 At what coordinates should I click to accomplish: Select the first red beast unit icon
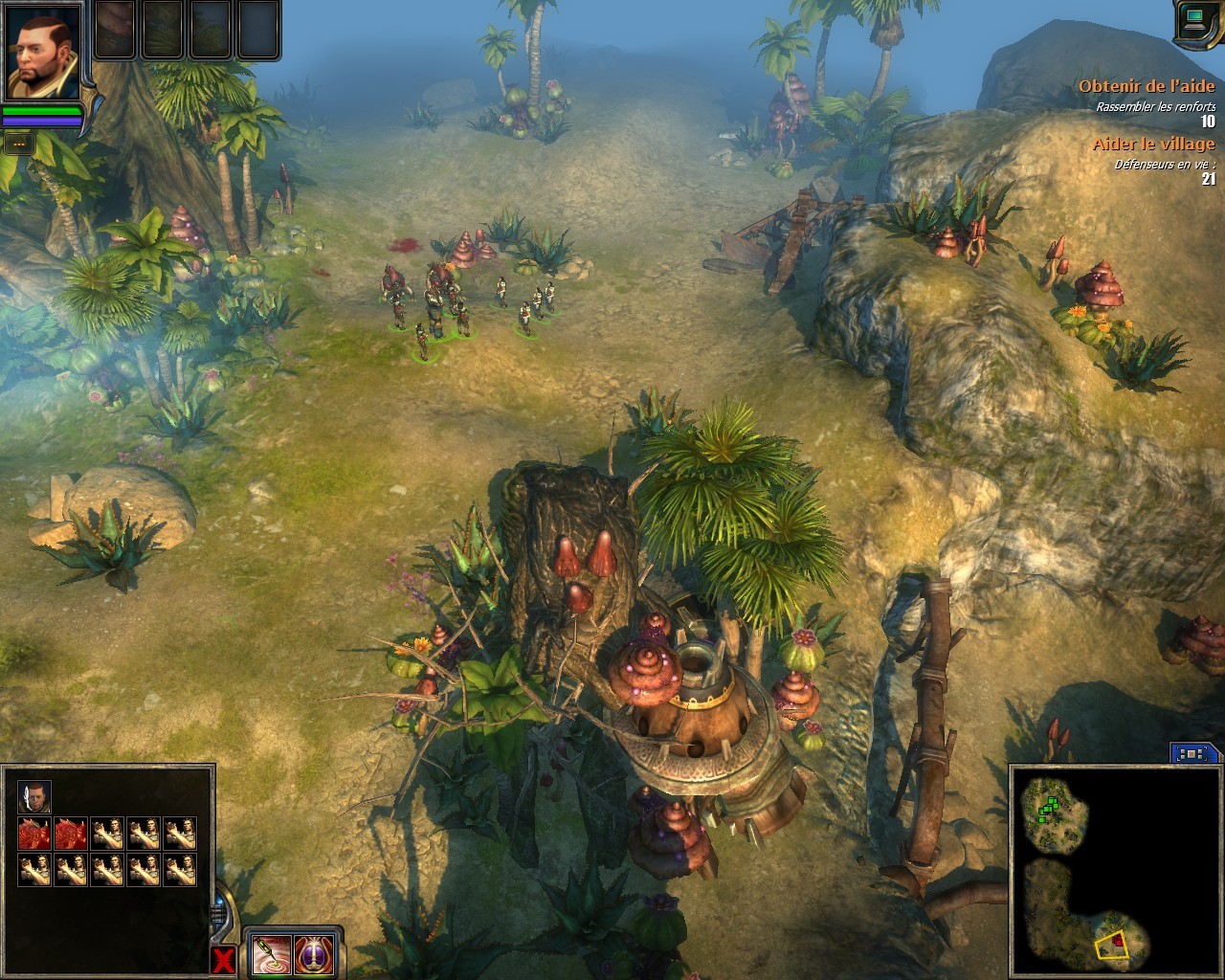(x=34, y=834)
